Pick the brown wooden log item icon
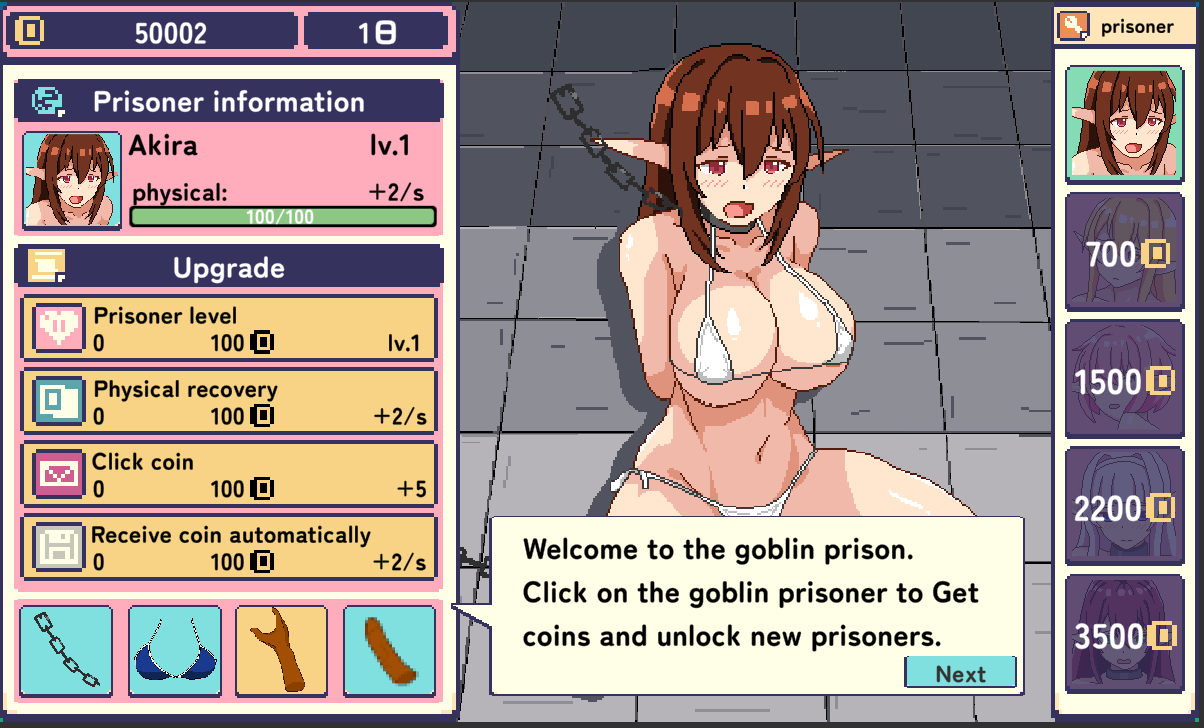 coord(390,650)
